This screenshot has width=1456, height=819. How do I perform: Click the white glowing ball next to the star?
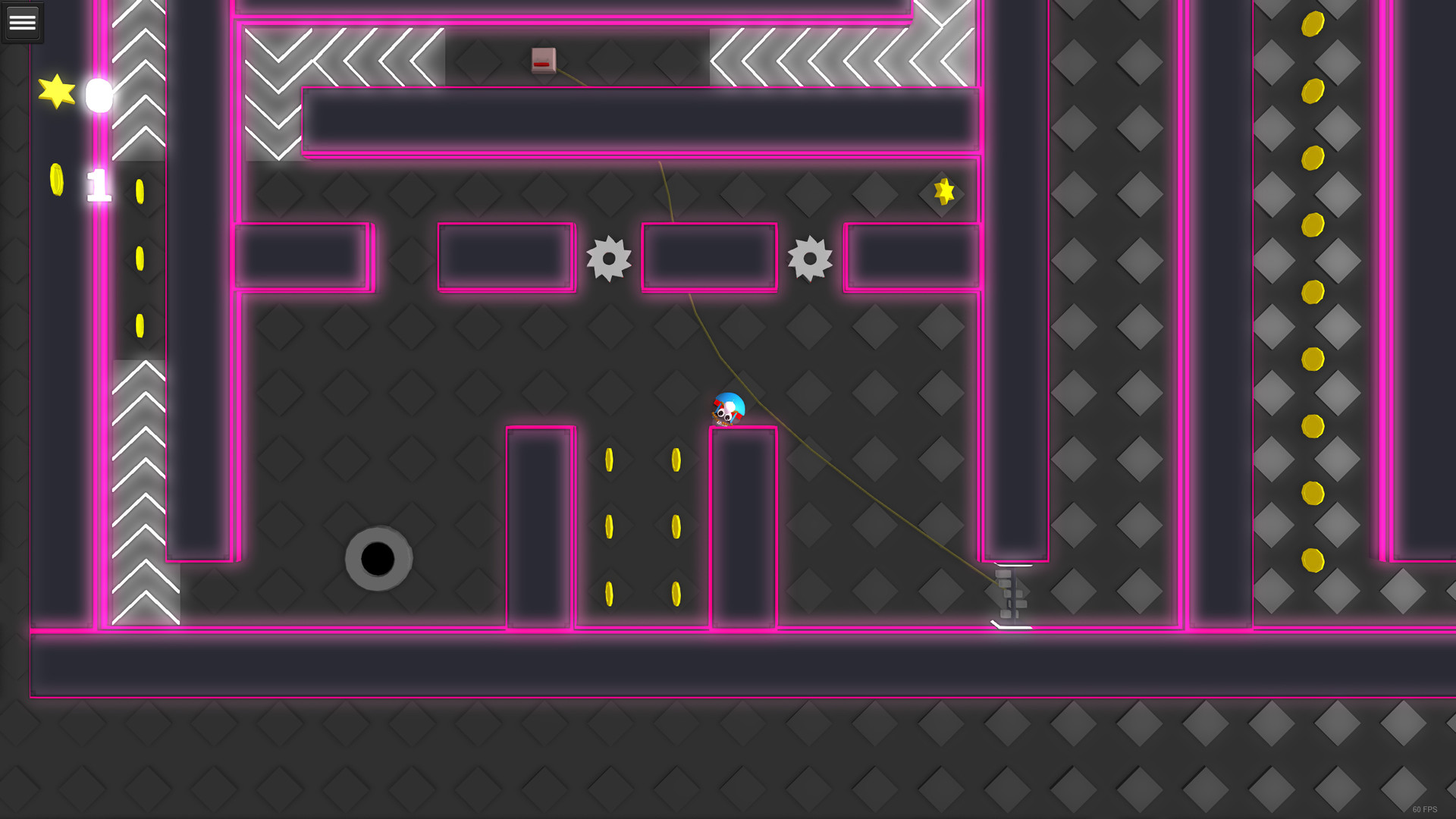[x=98, y=96]
